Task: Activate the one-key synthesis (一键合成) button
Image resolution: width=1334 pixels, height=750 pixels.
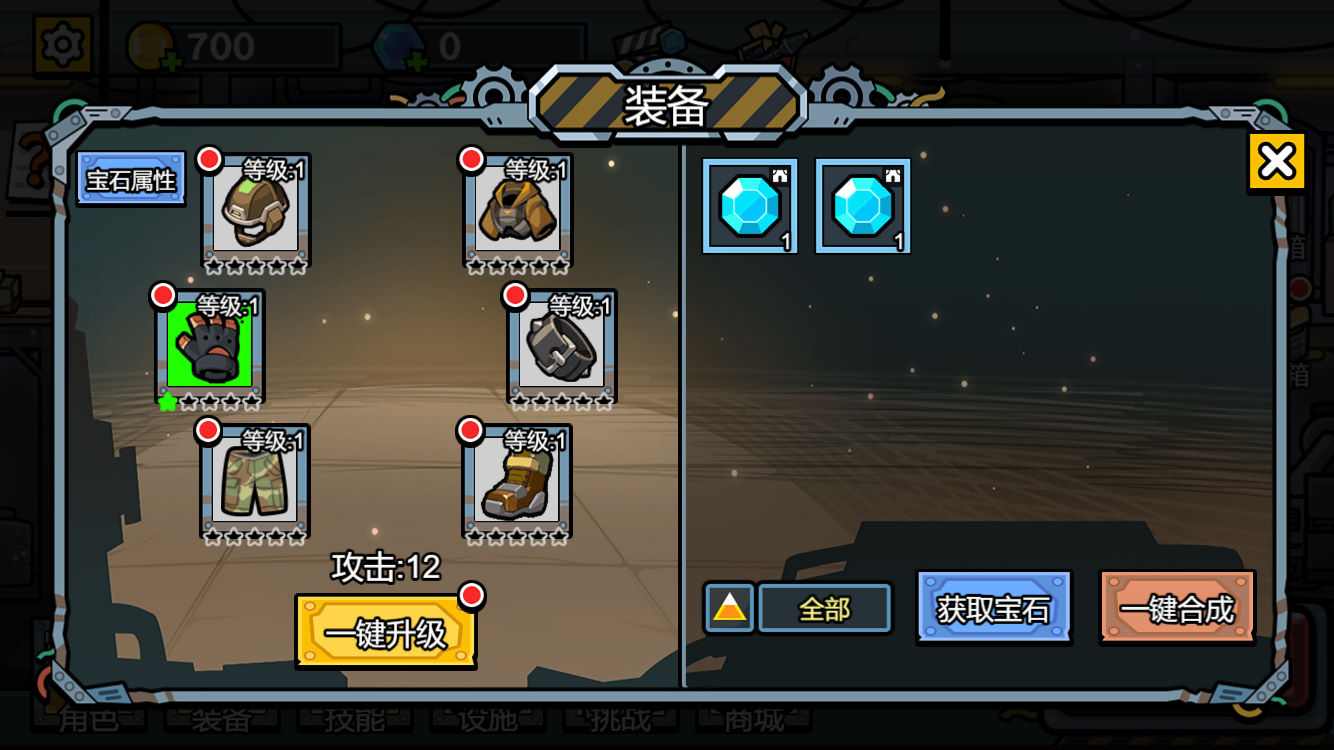Action: coord(1177,608)
